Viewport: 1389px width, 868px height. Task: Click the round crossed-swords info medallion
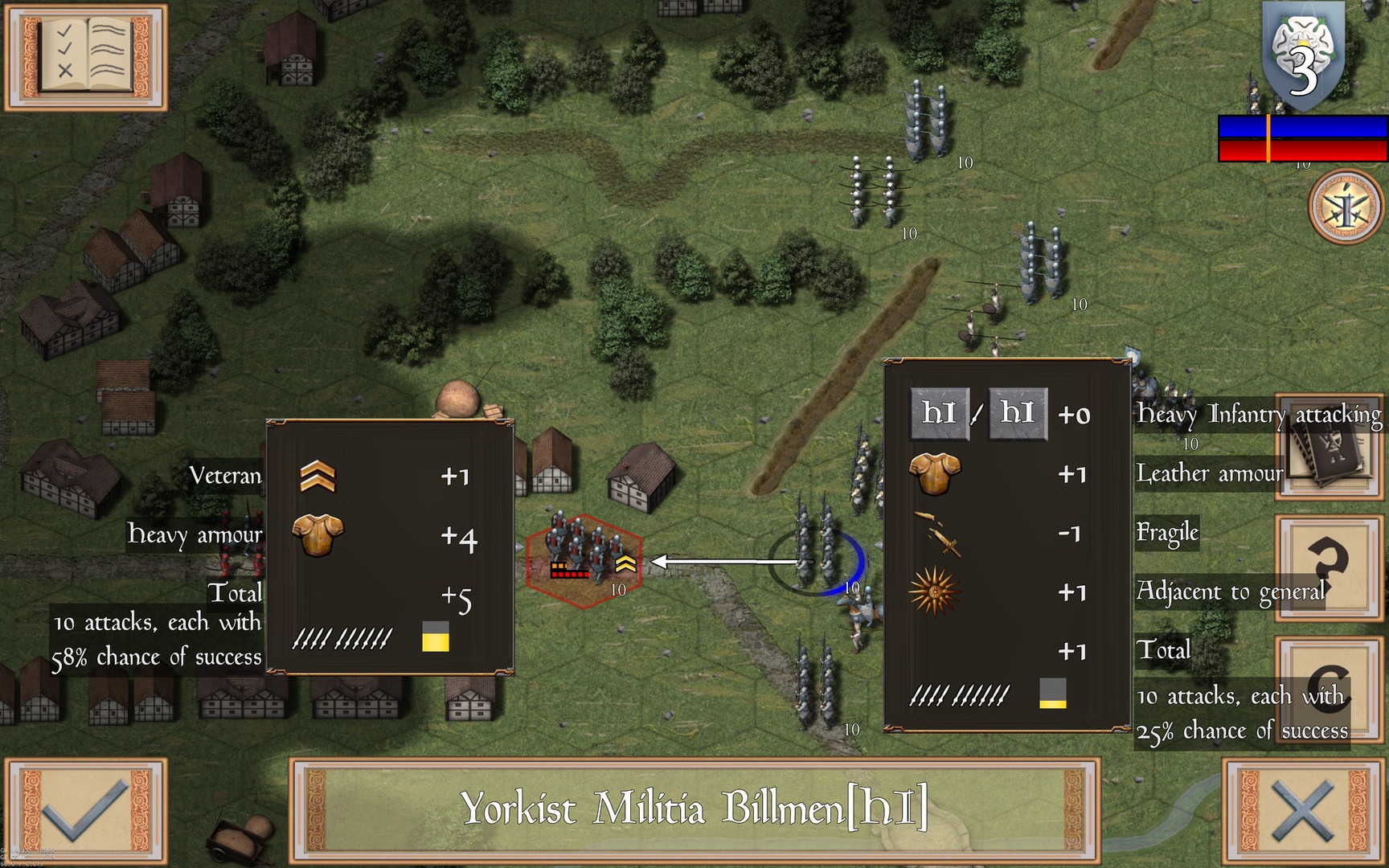[1346, 207]
